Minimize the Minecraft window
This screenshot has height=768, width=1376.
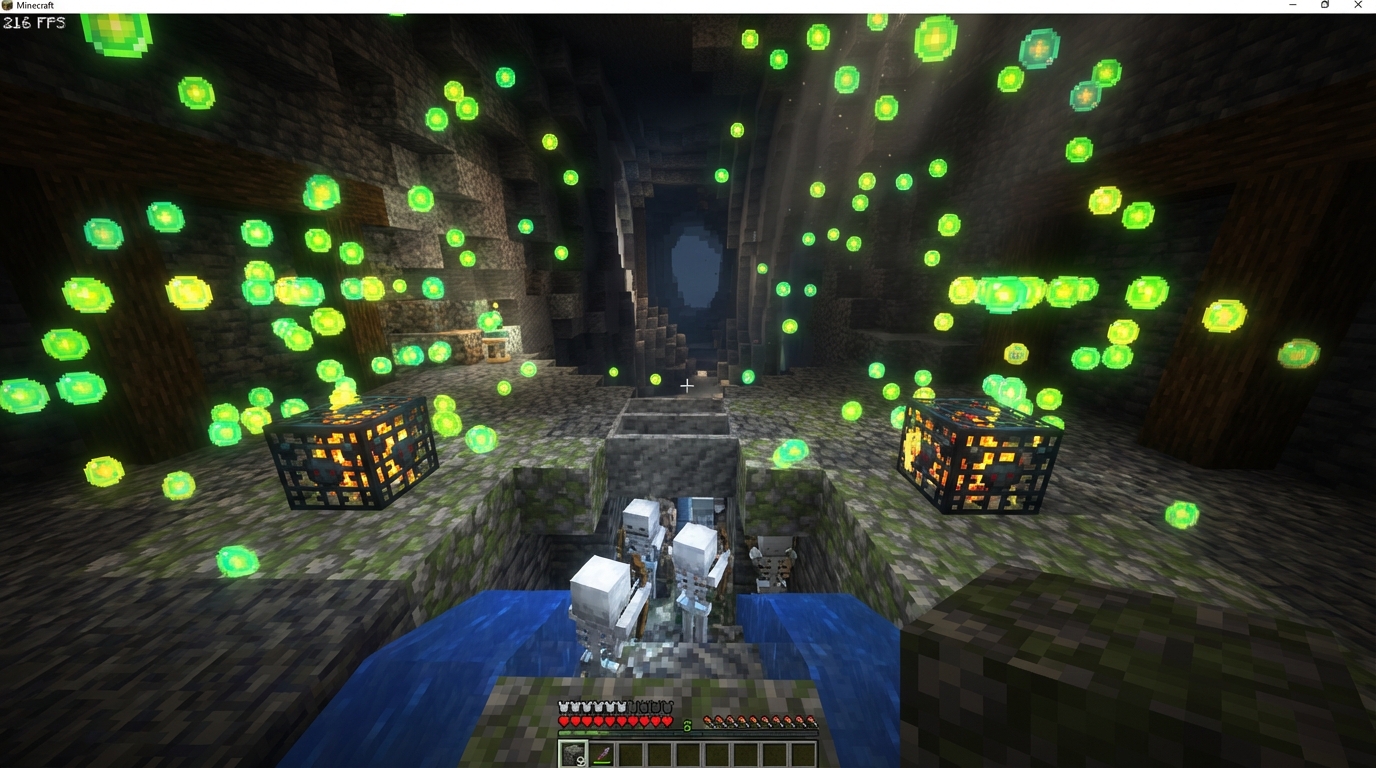coord(1291,5)
